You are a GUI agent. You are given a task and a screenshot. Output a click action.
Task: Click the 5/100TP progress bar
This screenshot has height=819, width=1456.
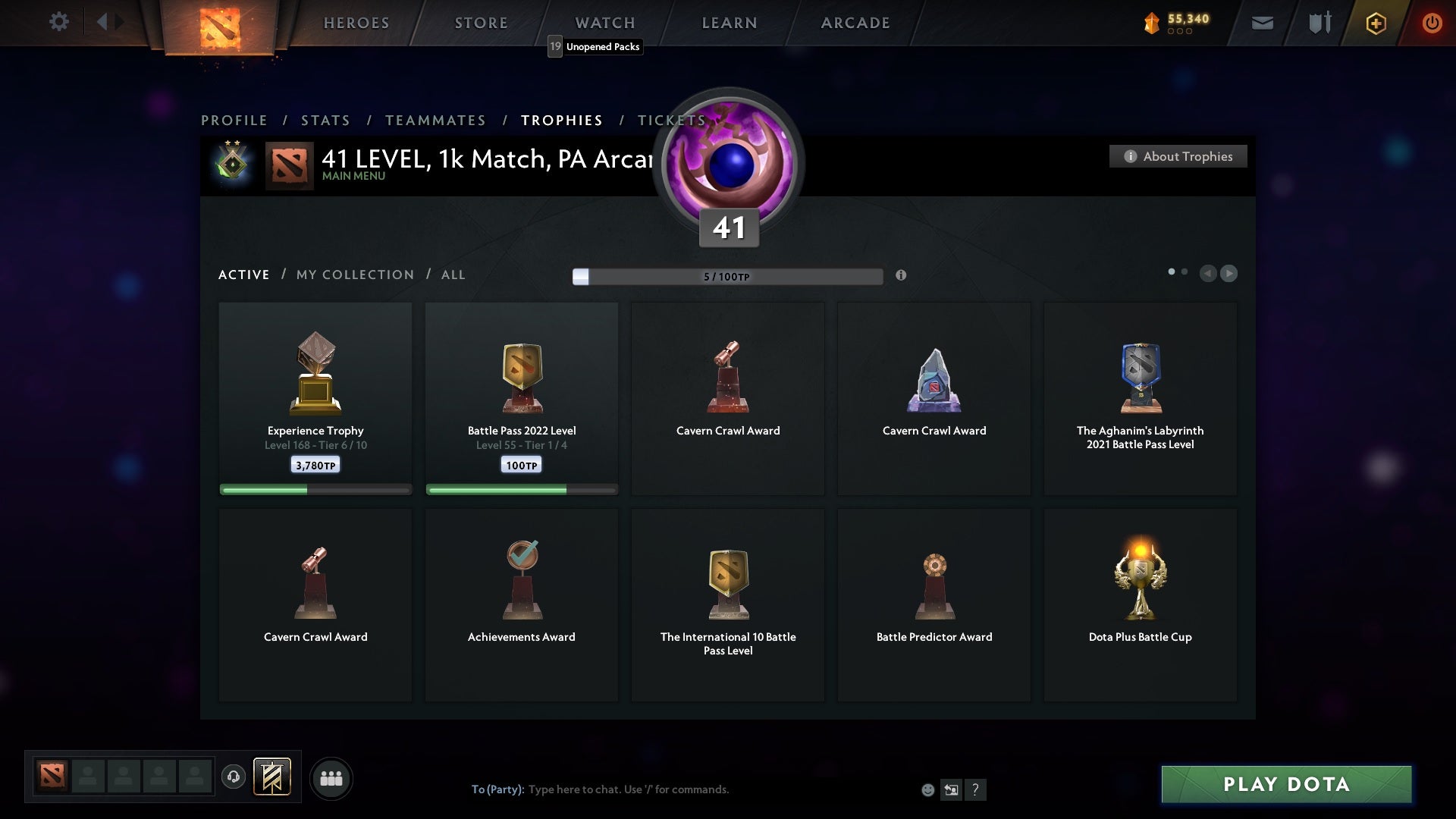point(728,276)
